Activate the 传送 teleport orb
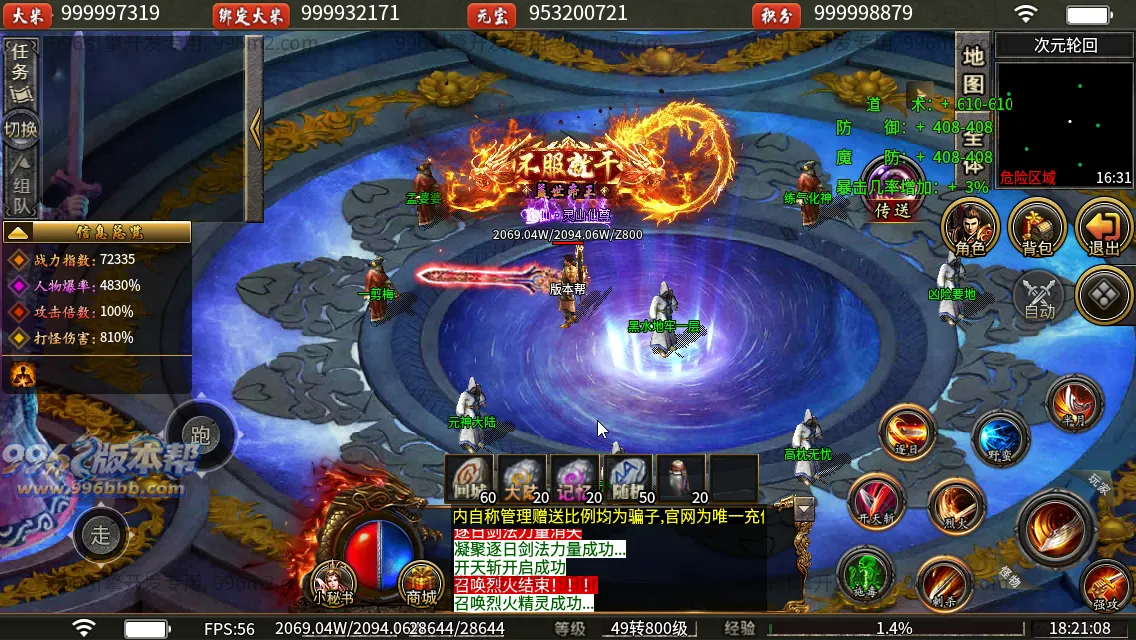Screen dimensions: 1136x640 (x=891, y=190)
